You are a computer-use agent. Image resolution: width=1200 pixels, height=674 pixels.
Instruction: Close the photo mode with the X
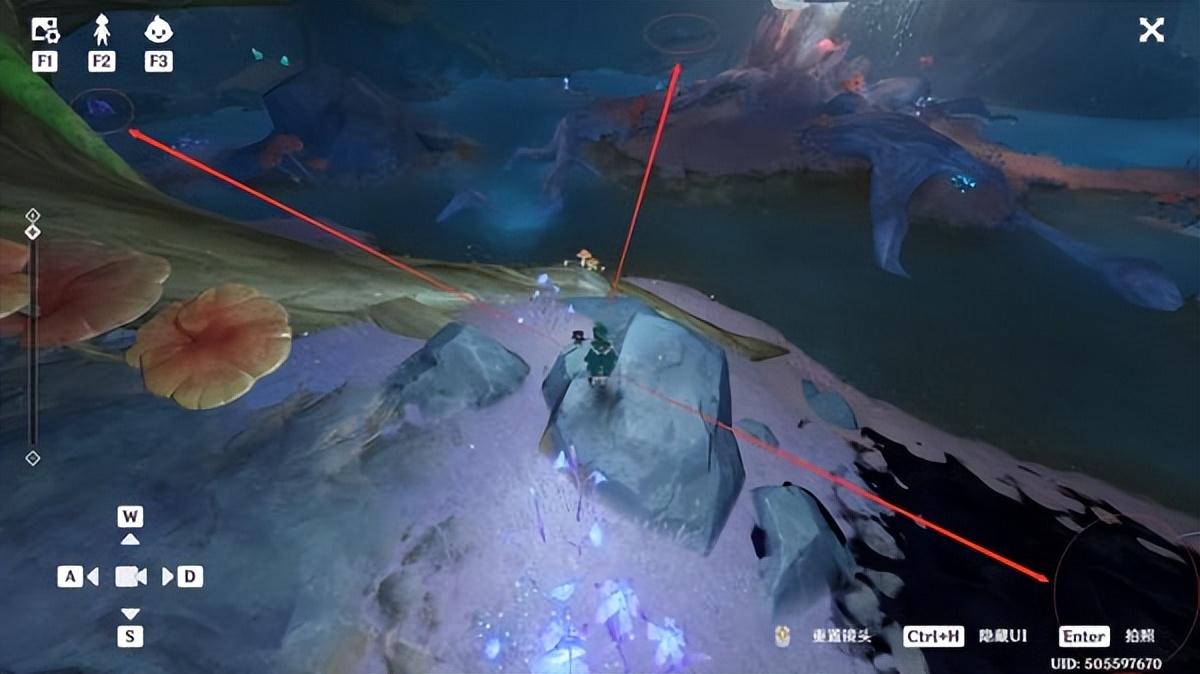(x=1151, y=30)
